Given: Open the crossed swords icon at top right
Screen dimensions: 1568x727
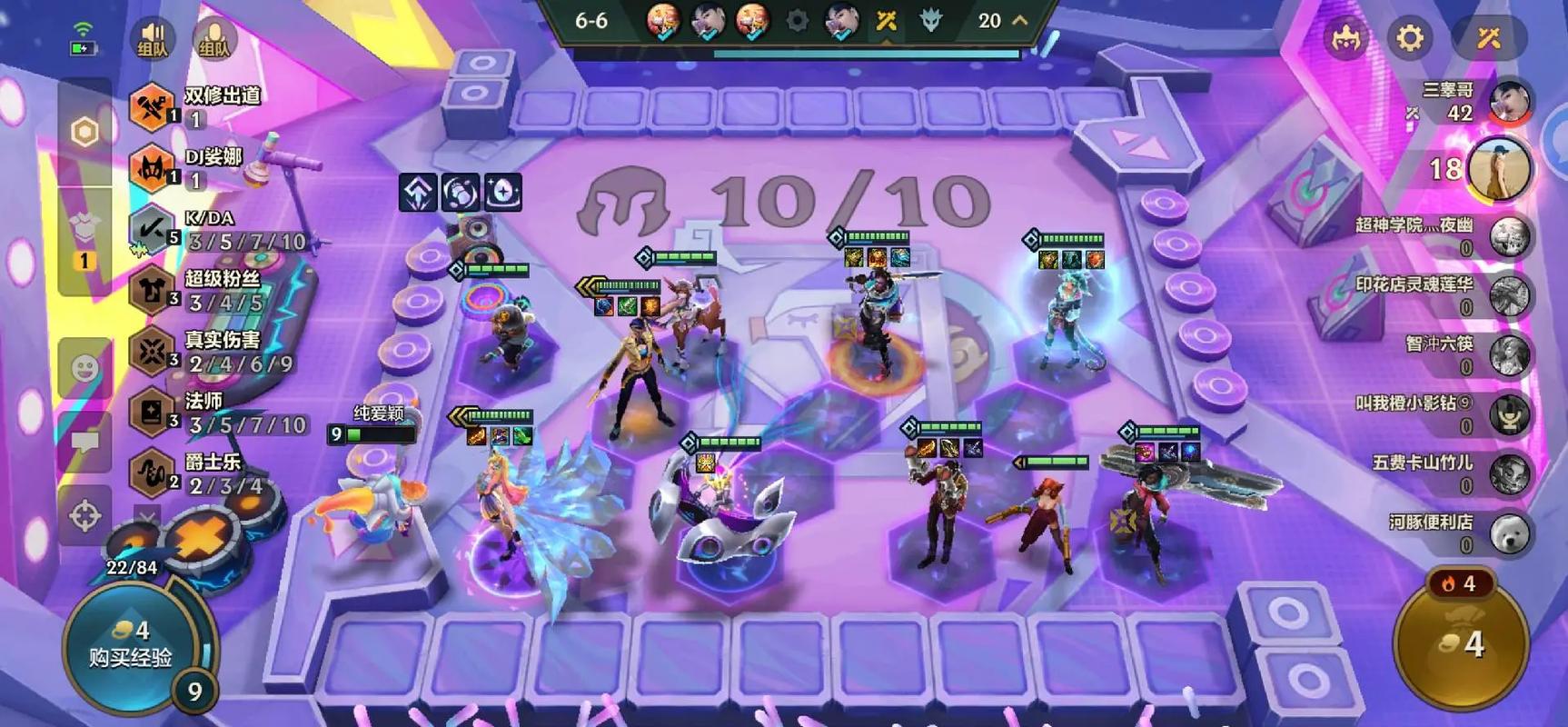Looking at the screenshot, I should tap(1487, 38).
